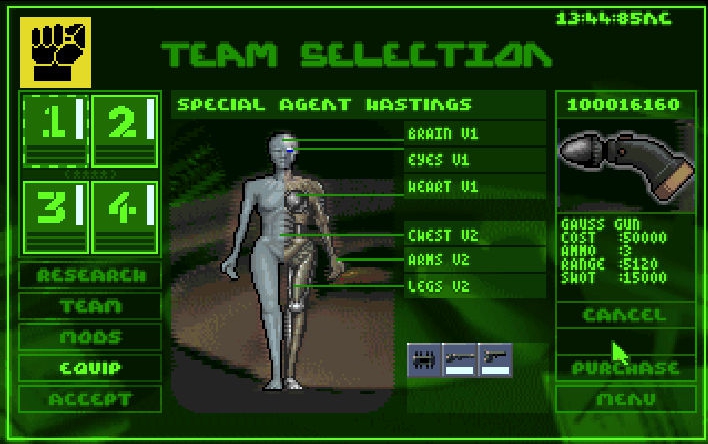Image resolution: width=708 pixels, height=444 pixels.
Task: Choose the Heart V1 mod label
Action: 476,186
